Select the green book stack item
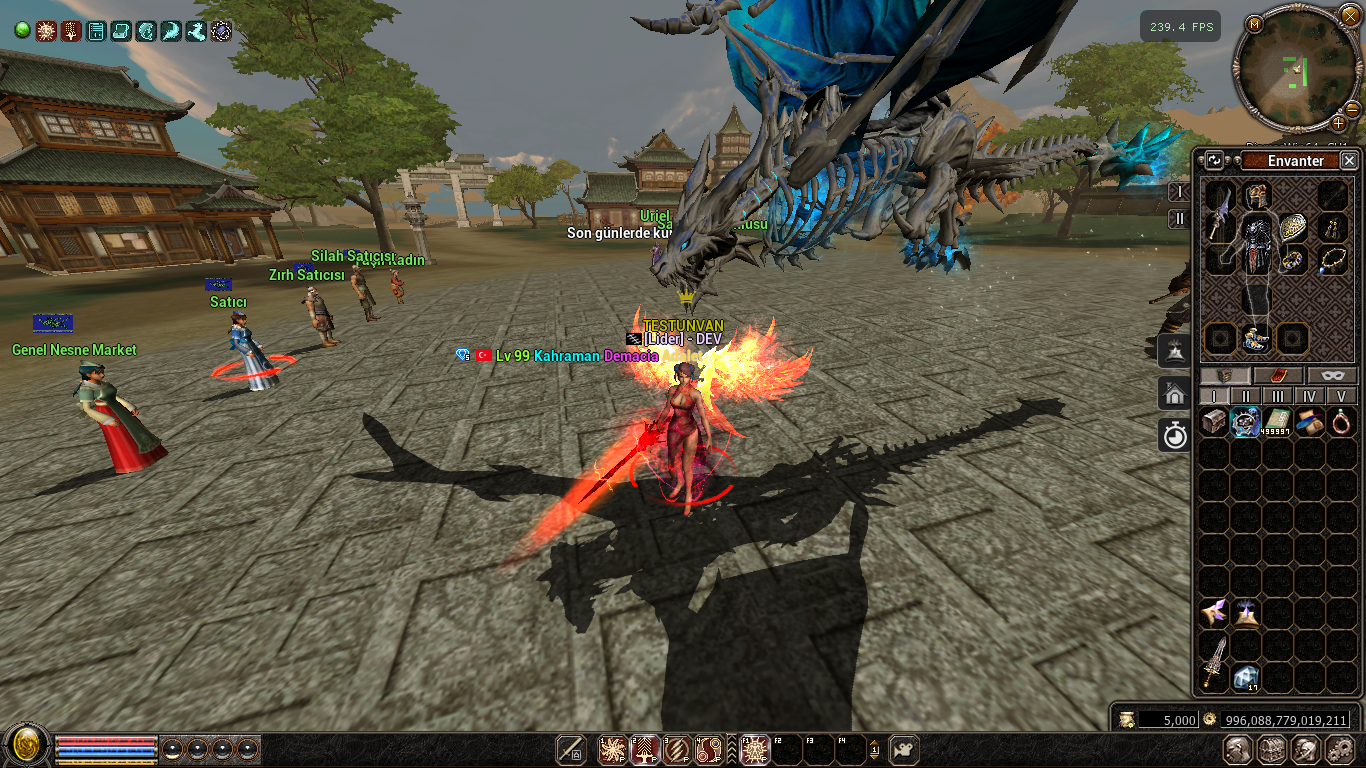Screen dimensions: 1366x768 (1278, 422)
